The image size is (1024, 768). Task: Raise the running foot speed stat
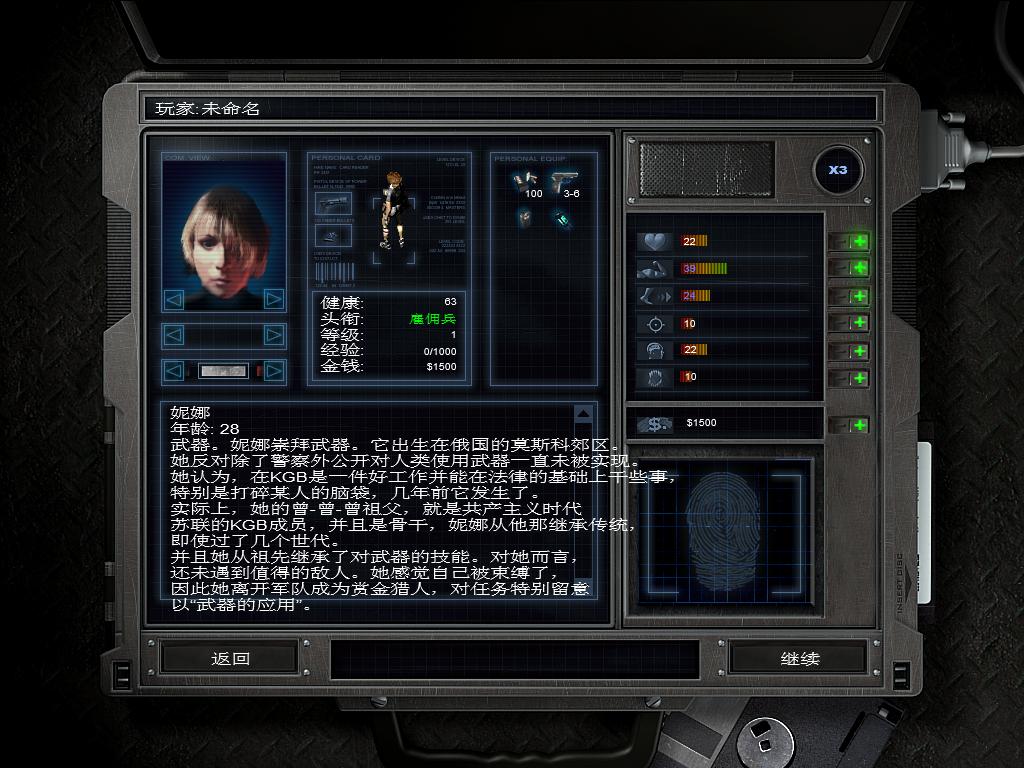[859, 296]
